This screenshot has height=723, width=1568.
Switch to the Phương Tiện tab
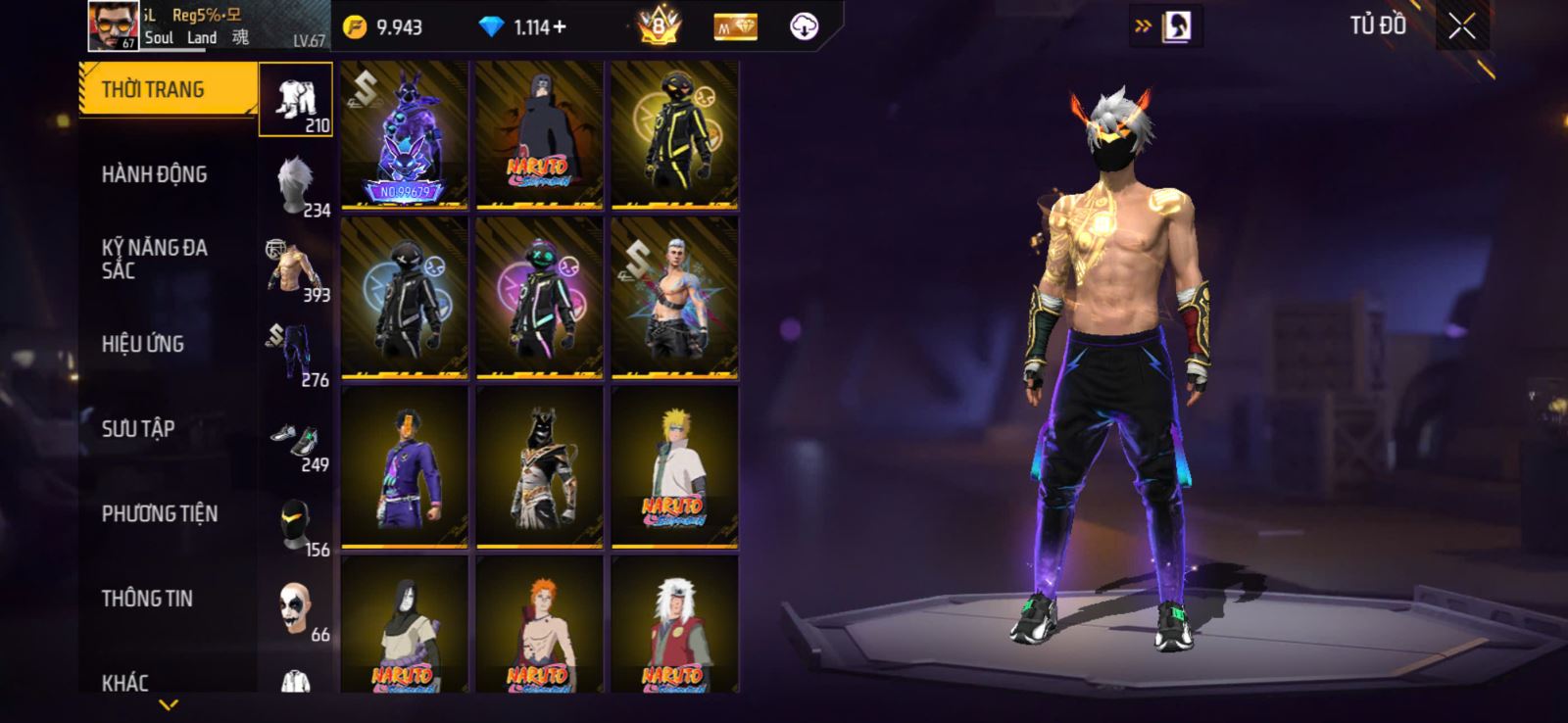click(160, 513)
